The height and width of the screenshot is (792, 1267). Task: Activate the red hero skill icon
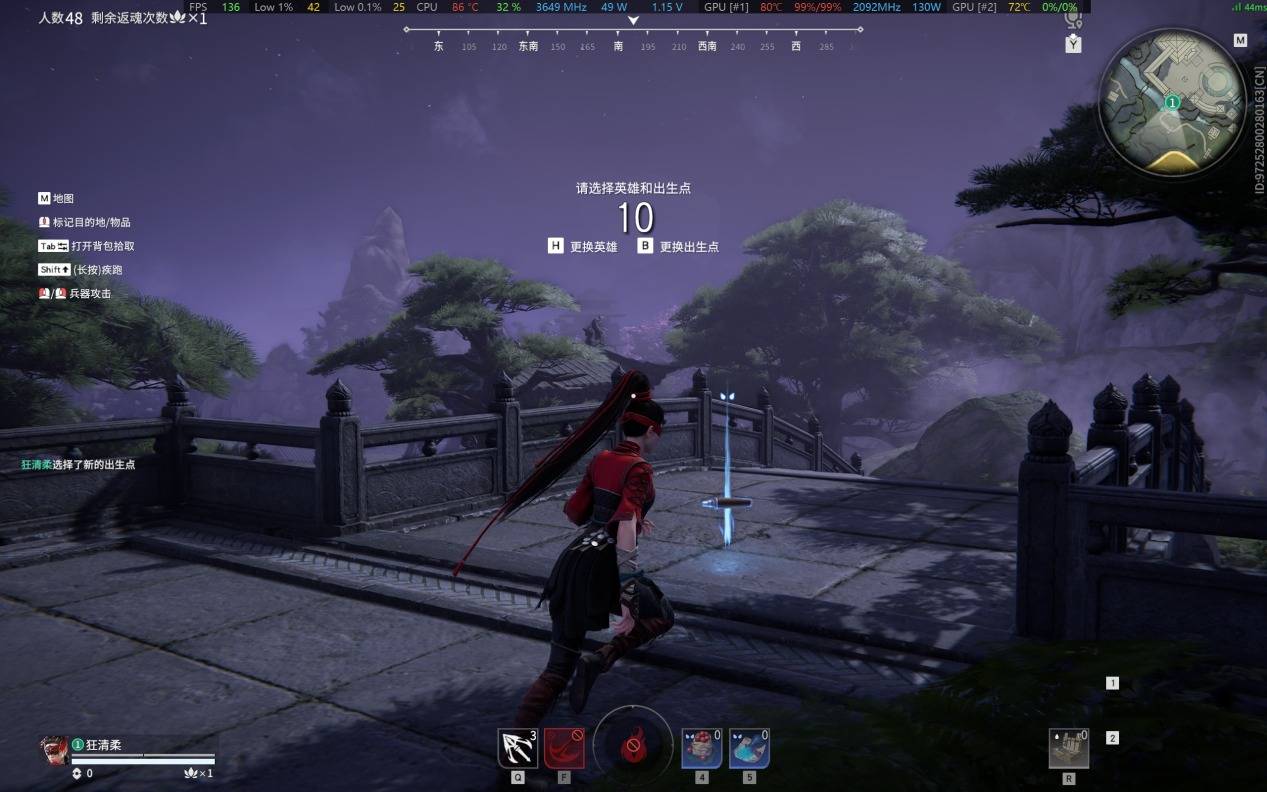point(564,748)
